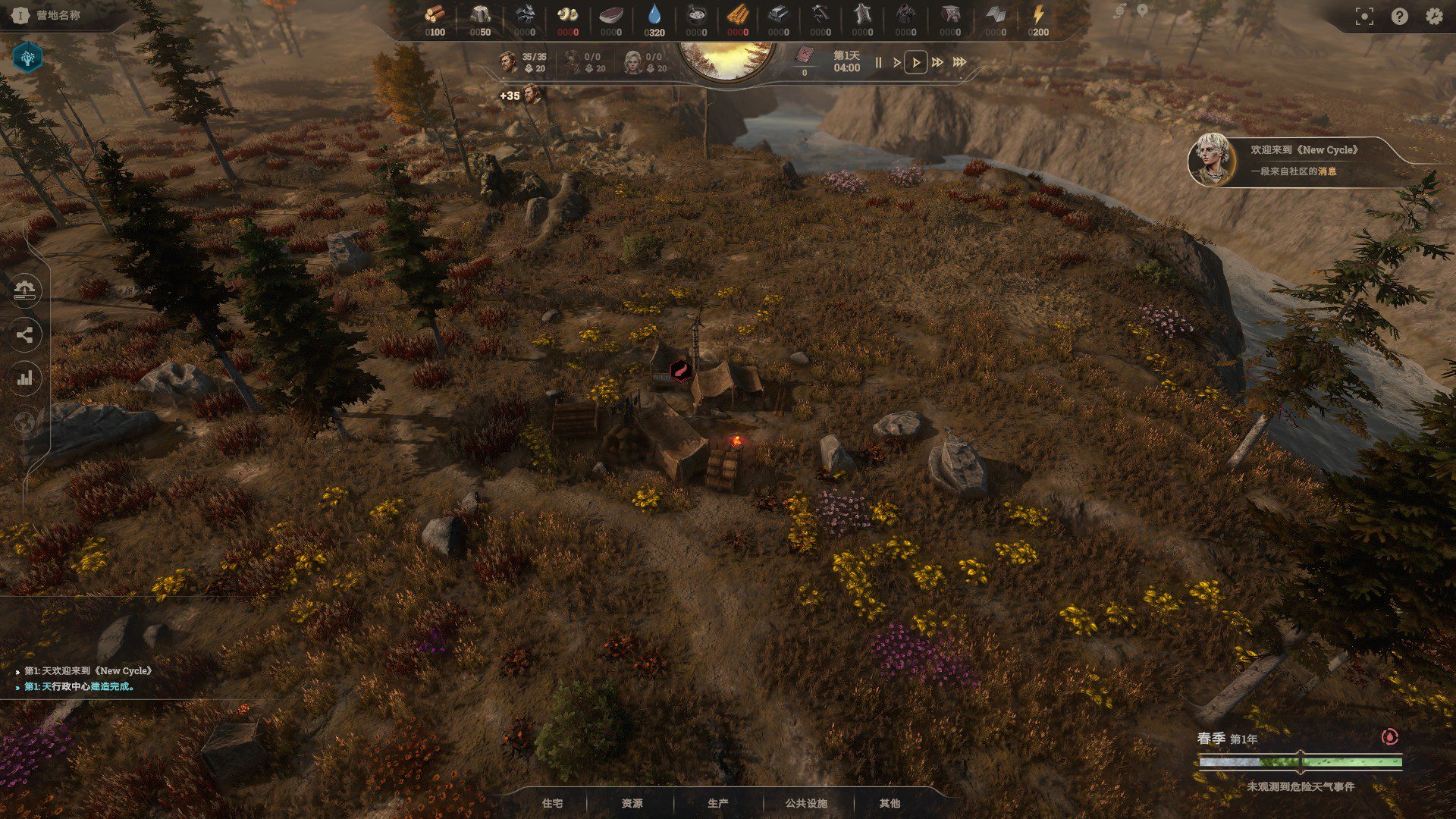Show the bar chart statistics panel
1456x819 pixels.
tap(25, 378)
